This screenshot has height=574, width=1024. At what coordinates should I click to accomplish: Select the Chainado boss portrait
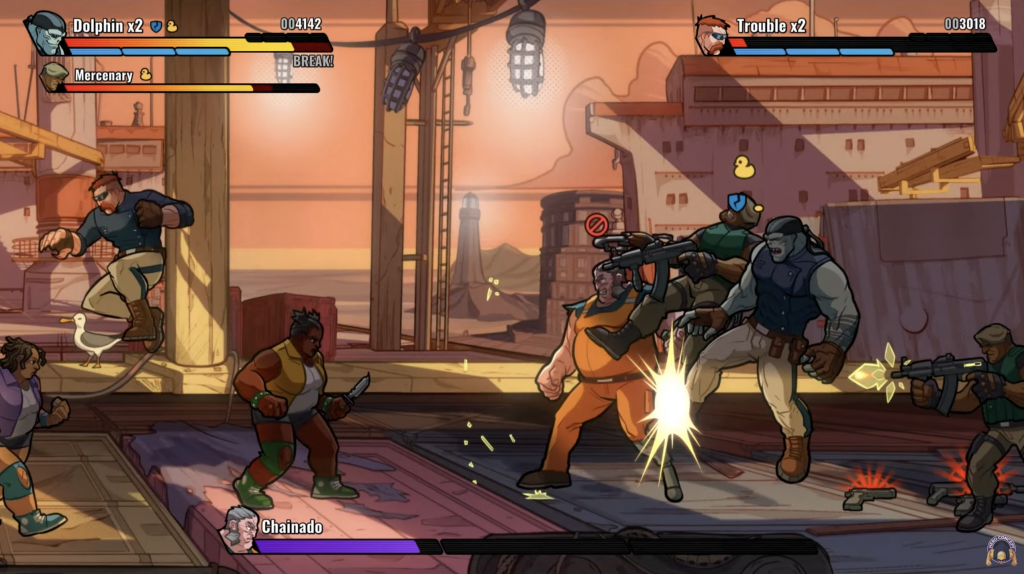240,529
